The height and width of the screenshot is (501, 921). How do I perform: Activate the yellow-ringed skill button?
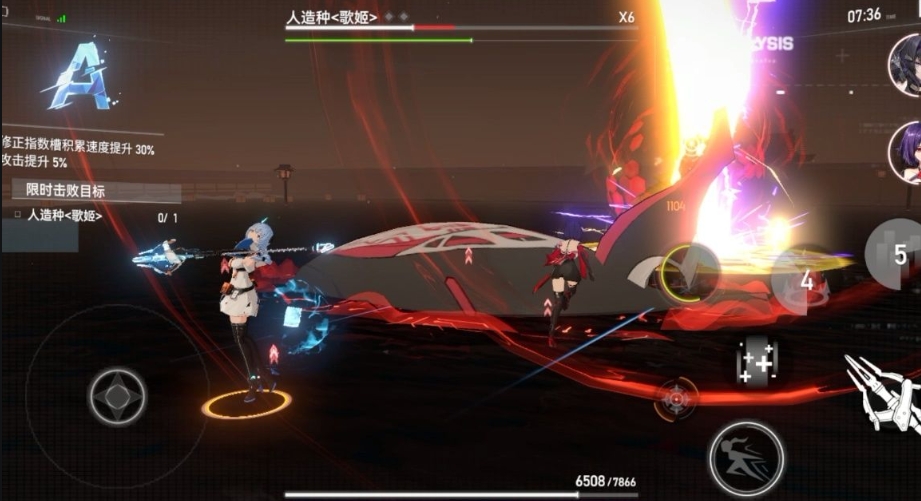pos(688,271)
